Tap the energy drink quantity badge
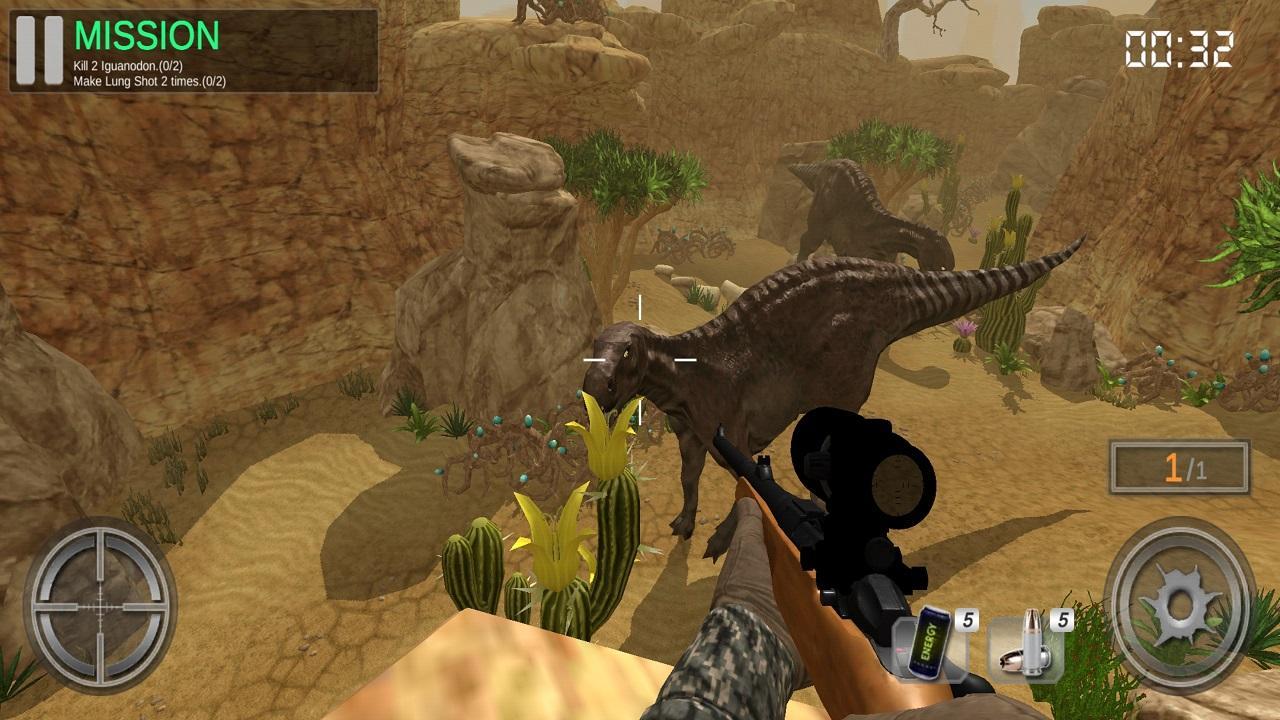The image size is (1280, 720). [x=965, y=618]
